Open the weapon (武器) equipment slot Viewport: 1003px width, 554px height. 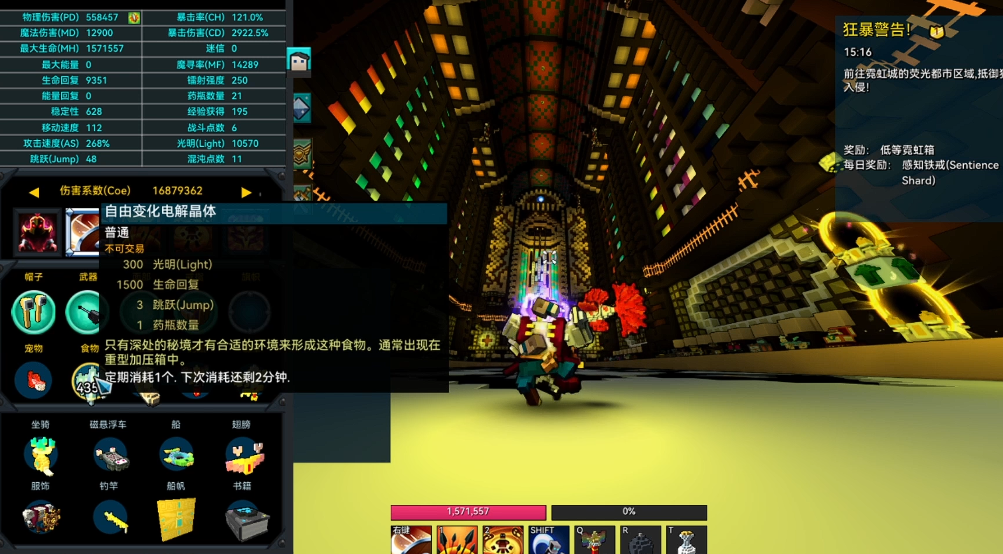click(x=86, y=312)
